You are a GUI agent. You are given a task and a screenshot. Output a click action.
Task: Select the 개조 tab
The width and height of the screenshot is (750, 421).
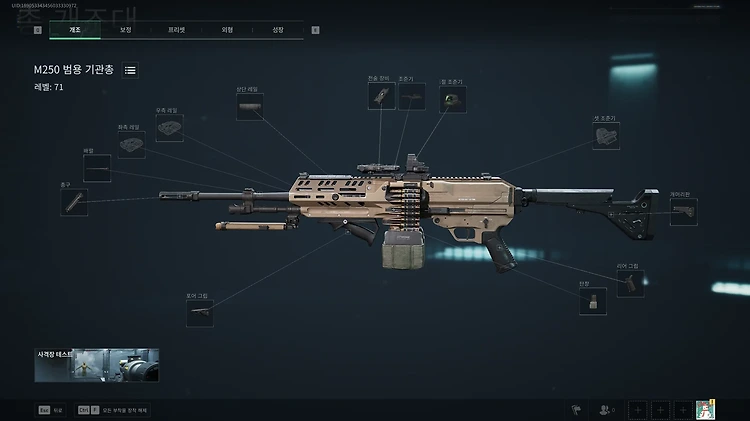pos(75,30)
